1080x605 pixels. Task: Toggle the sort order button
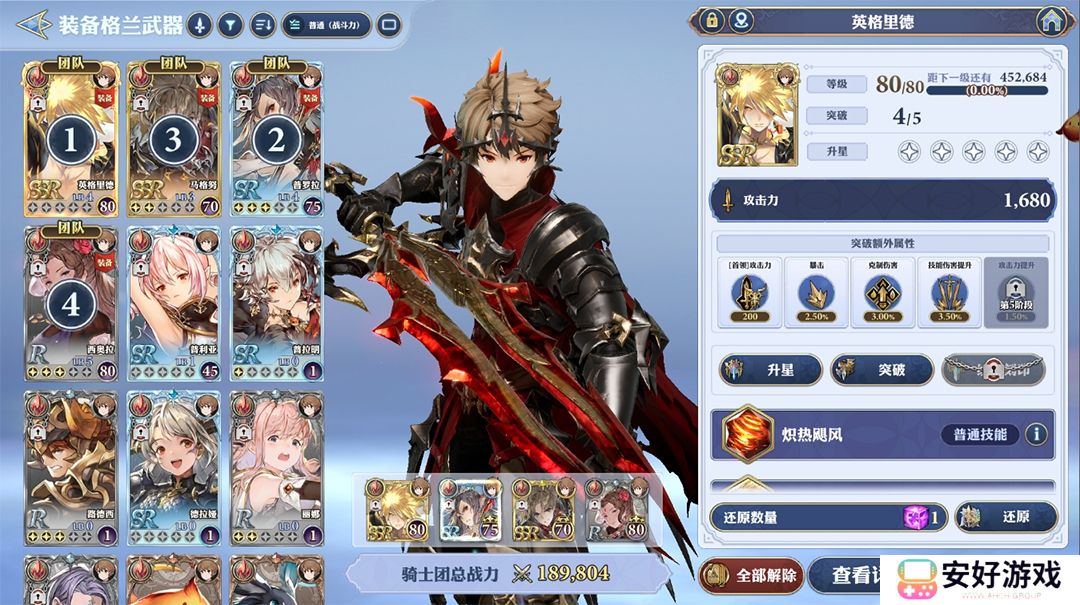pyautogui.click(x=263, y=25)
